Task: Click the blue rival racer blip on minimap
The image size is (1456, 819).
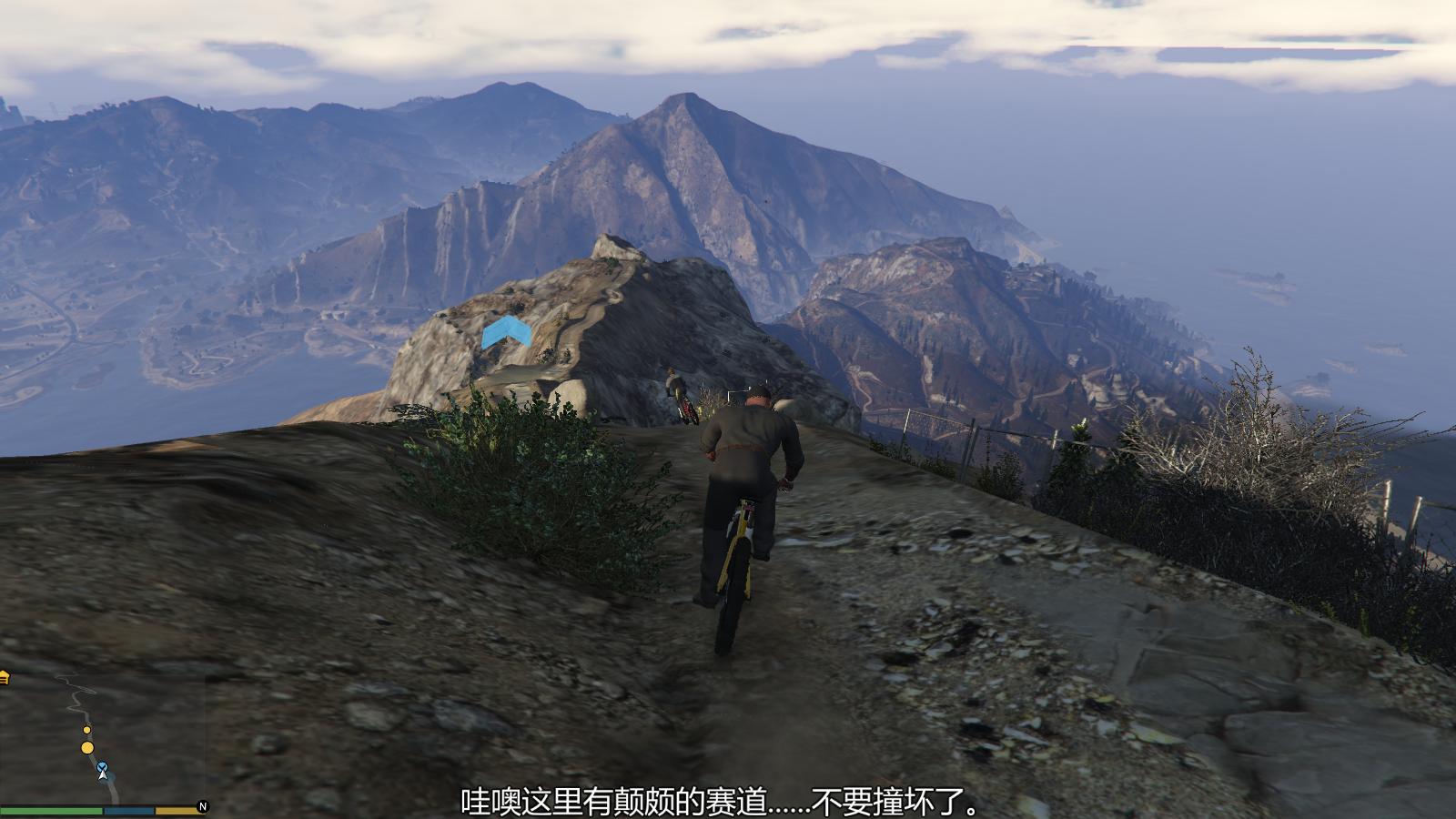Action: click(x=102, y=767)
